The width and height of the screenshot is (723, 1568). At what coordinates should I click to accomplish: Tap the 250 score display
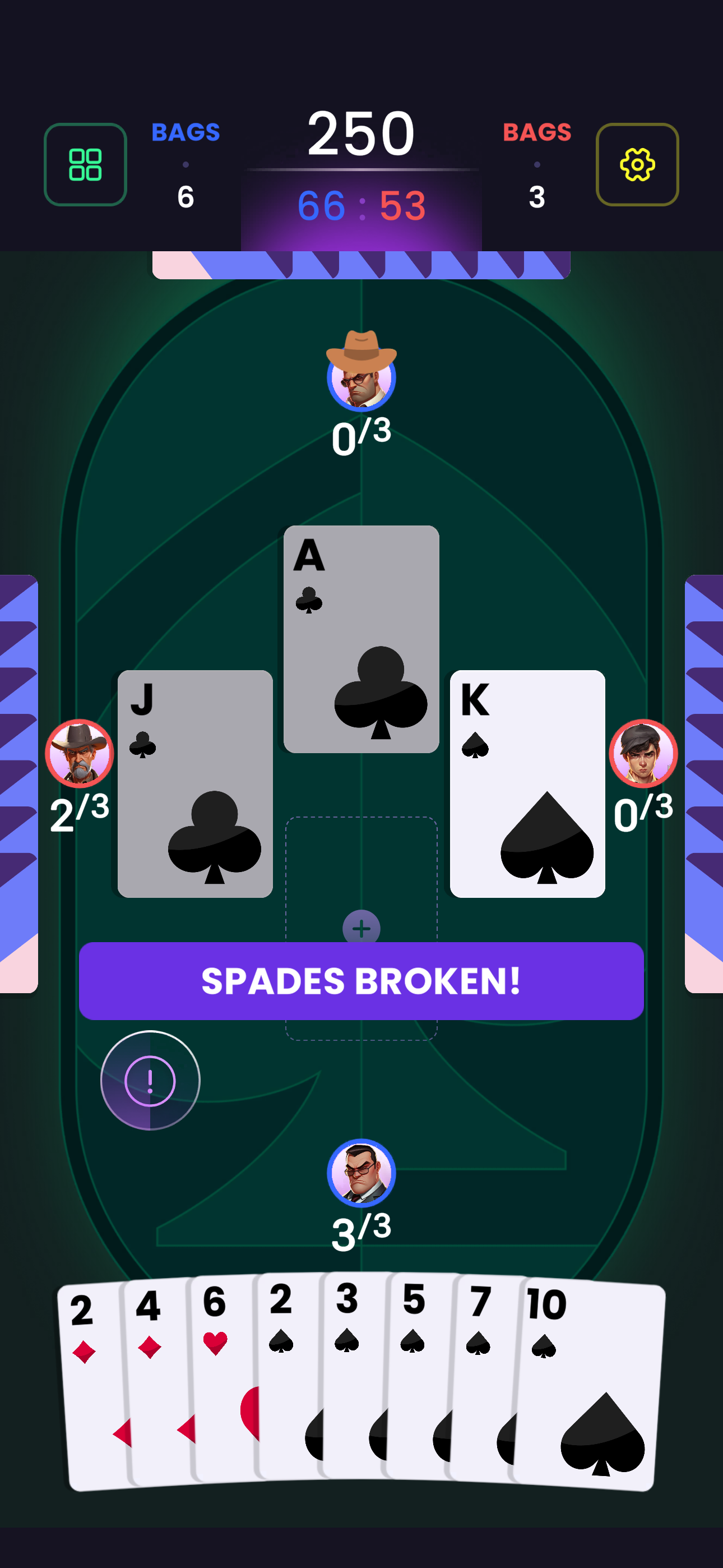click(361, 133)
